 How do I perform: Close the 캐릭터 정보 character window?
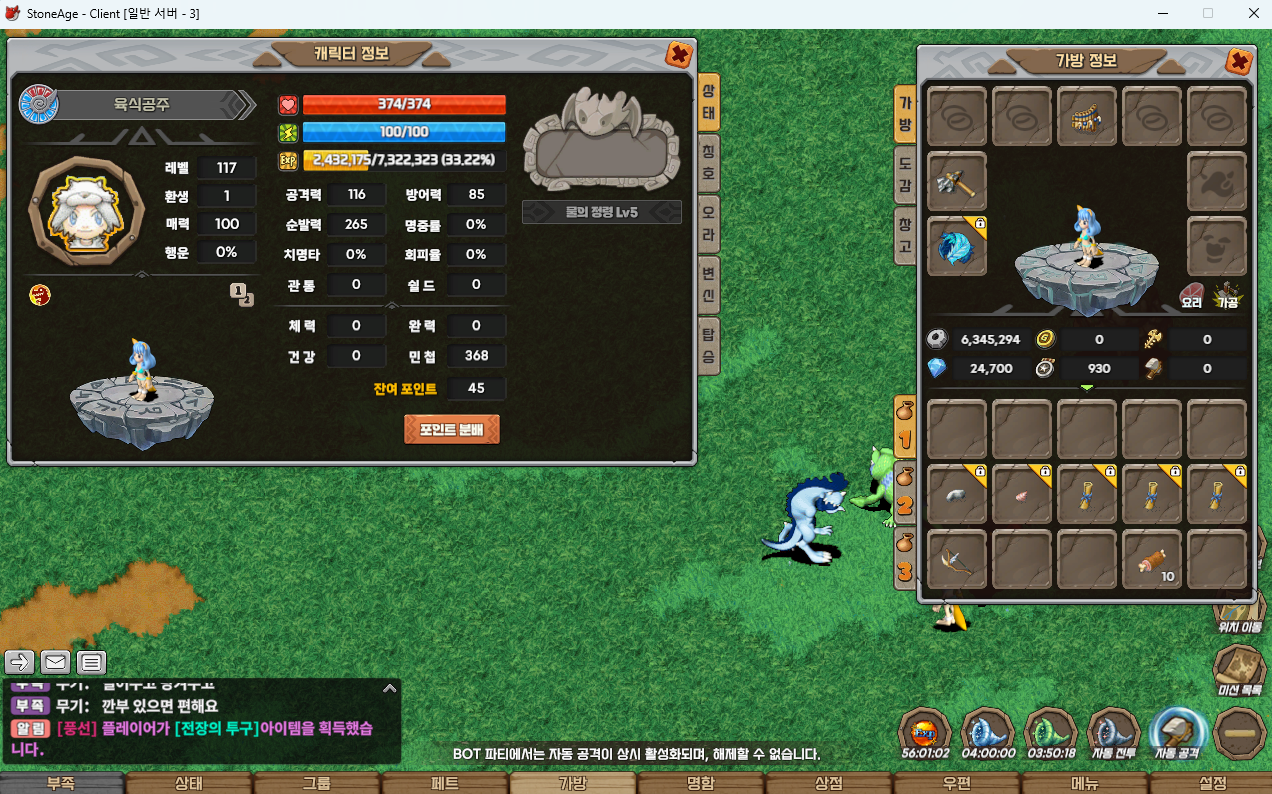point(678,55)
